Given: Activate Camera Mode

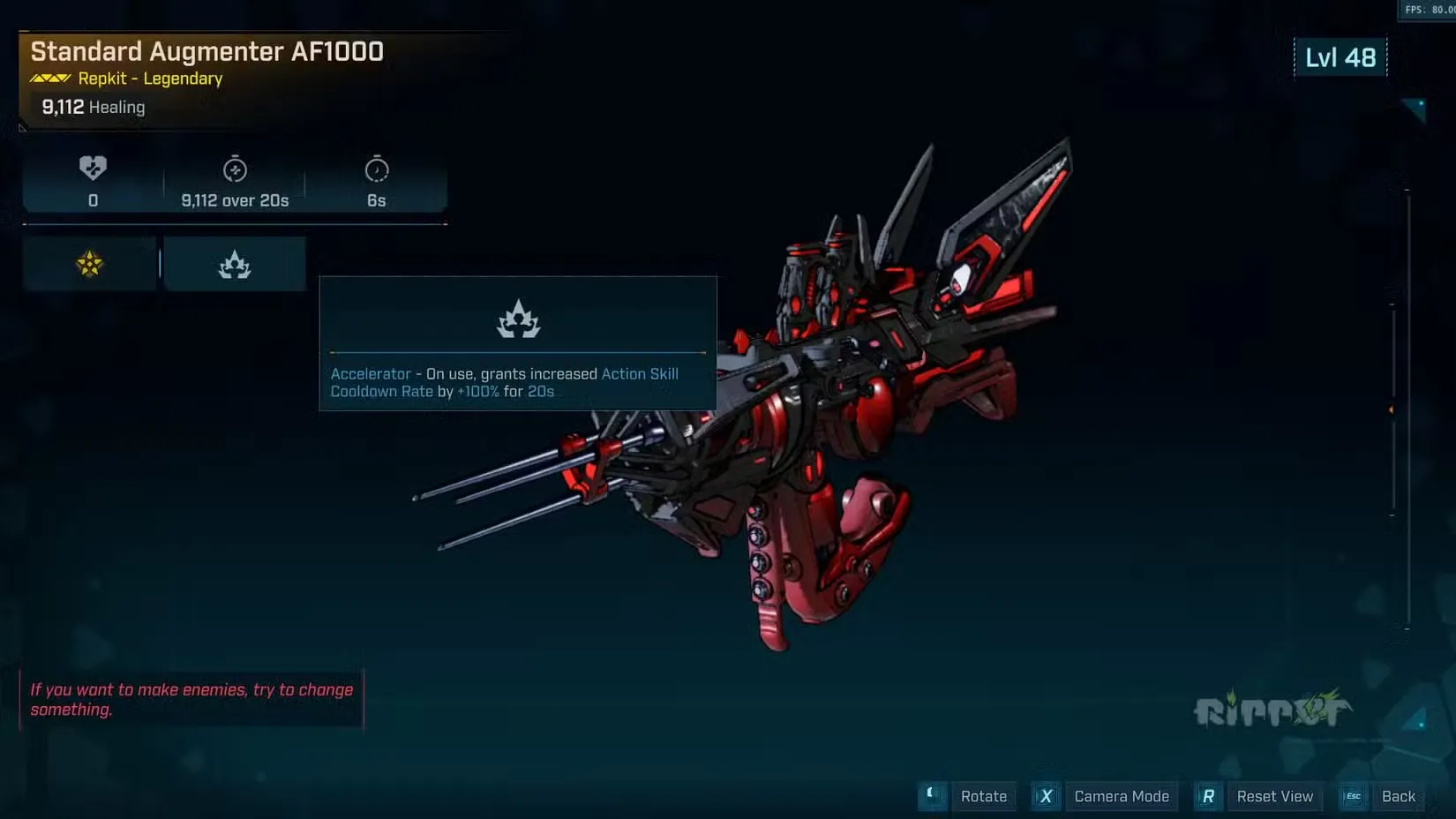Looking at the screenshot, I should coord(1122,796).
